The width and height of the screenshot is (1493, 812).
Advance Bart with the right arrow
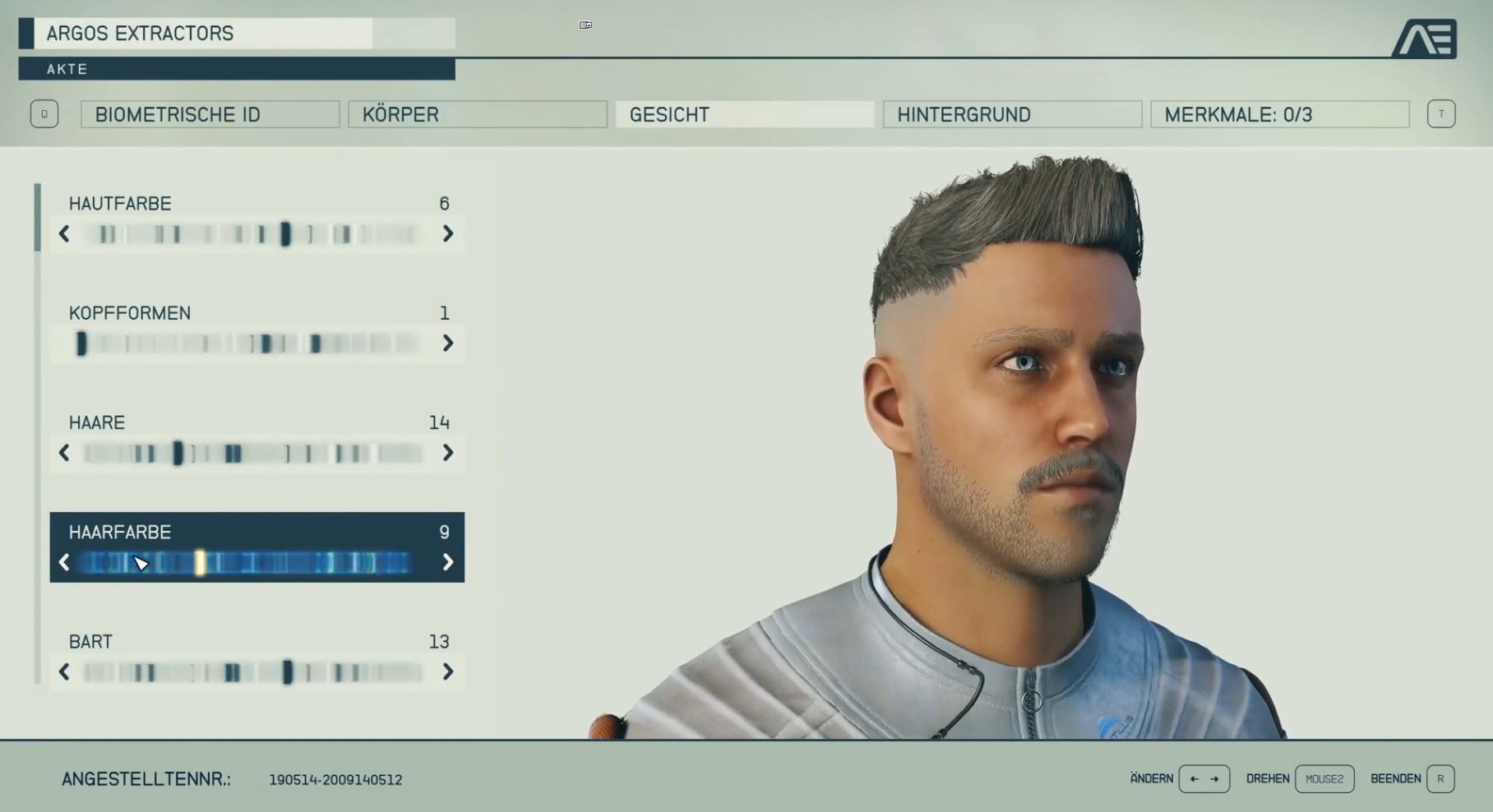448,672
